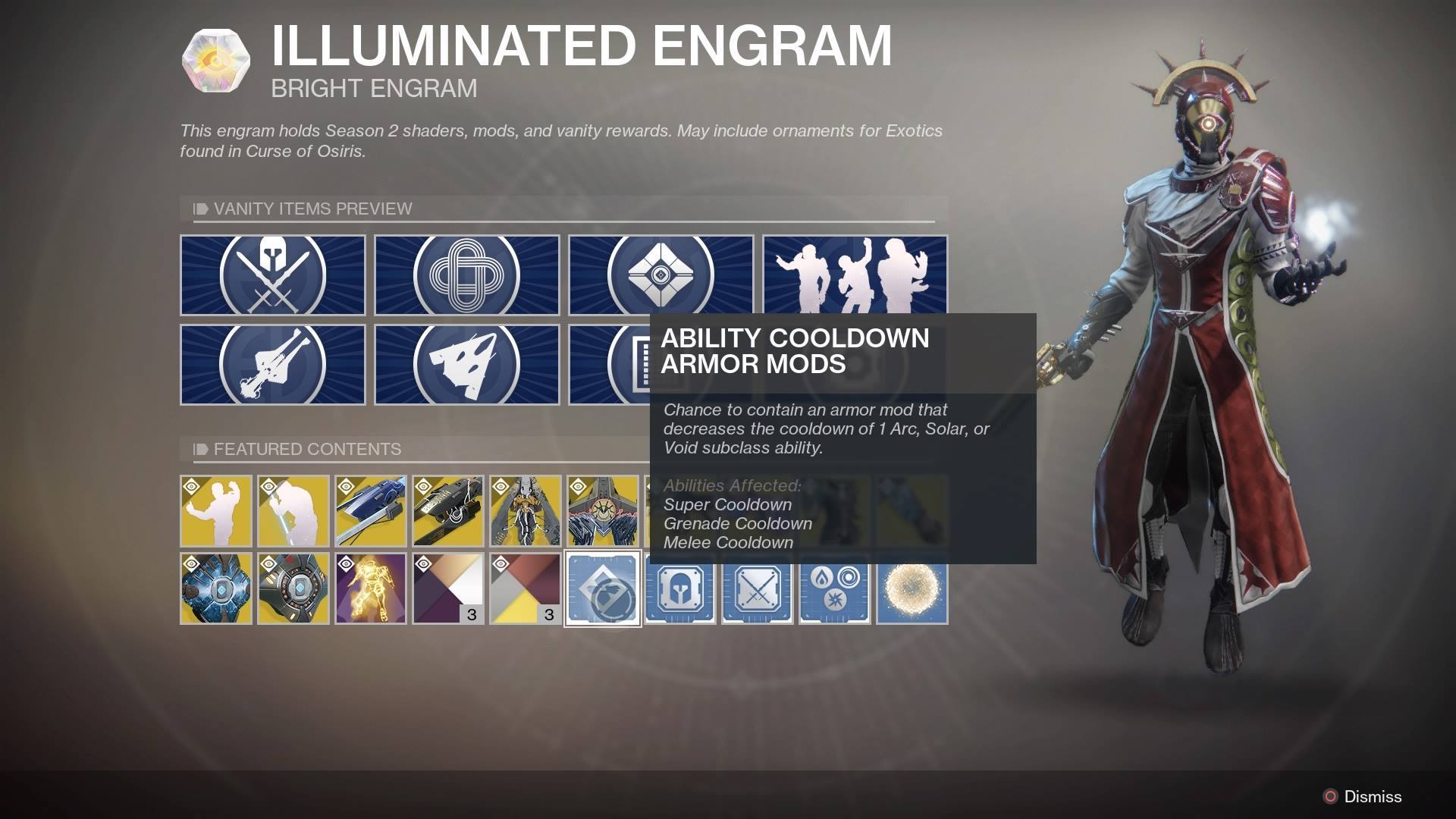This screenshot has height=819, width=1456.
Task: Select the Ghost shell vanity preview tile
Action: click(660, 275)
